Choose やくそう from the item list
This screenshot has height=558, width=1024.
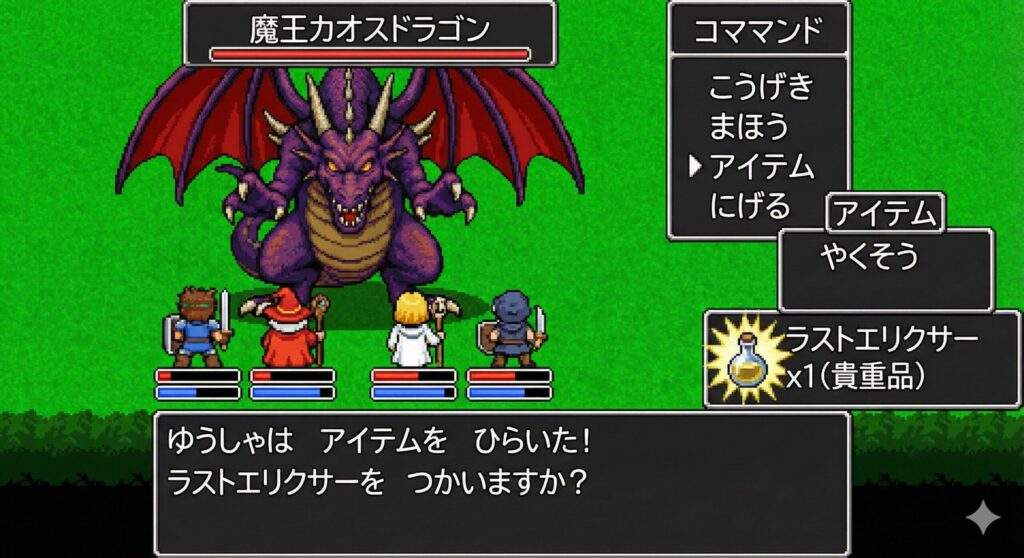(x=870, y=257)
